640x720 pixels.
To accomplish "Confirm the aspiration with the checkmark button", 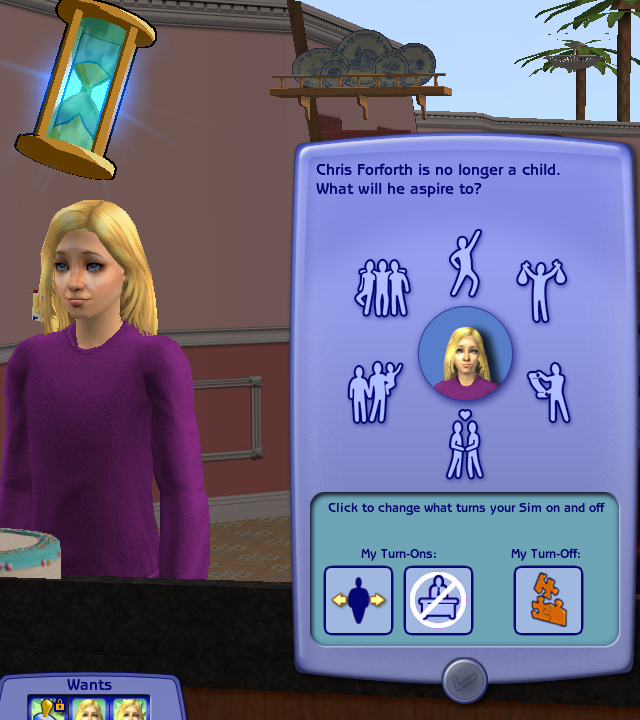I will click(x=464, y=680).
